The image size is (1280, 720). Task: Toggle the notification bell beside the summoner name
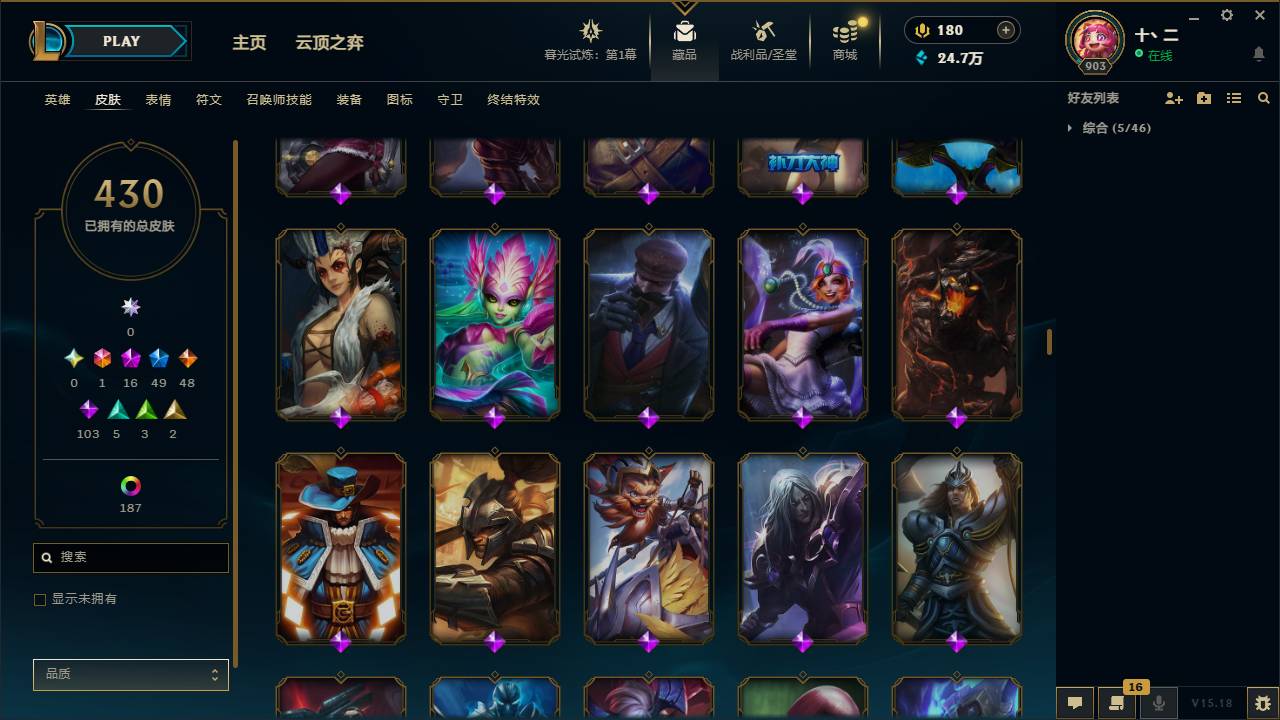tap(1258, 54)
